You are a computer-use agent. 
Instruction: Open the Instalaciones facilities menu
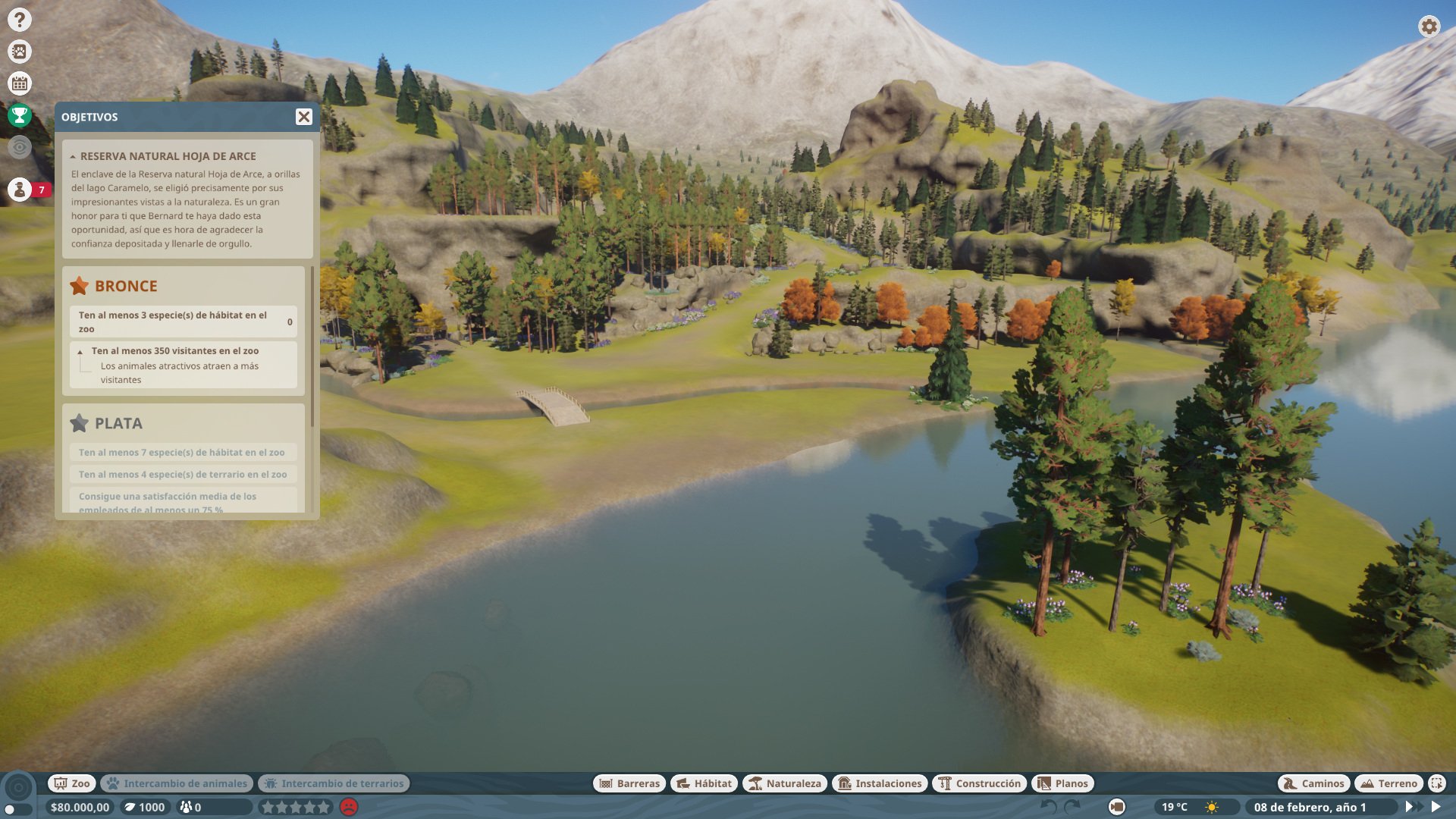click(880, 783)
